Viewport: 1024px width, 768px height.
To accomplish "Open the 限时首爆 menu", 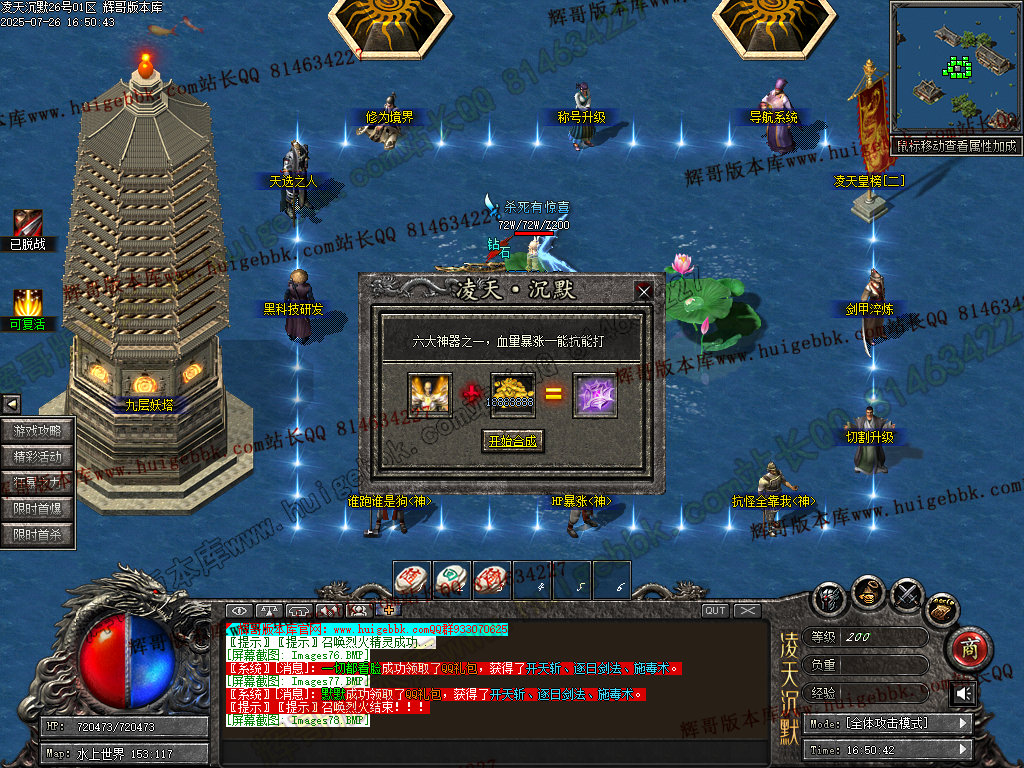I will (x=38, y=509).
